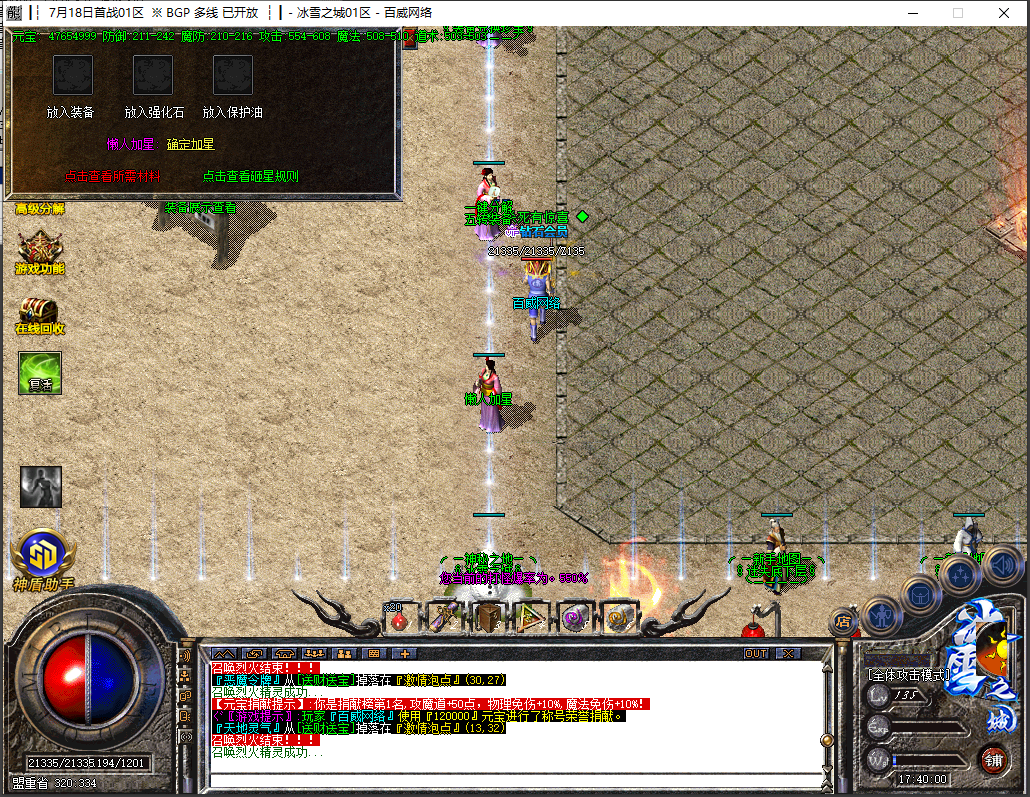Use the red potion hotbar slot
The height and width of the screenshot is (797, 1030).
point(399,620)
